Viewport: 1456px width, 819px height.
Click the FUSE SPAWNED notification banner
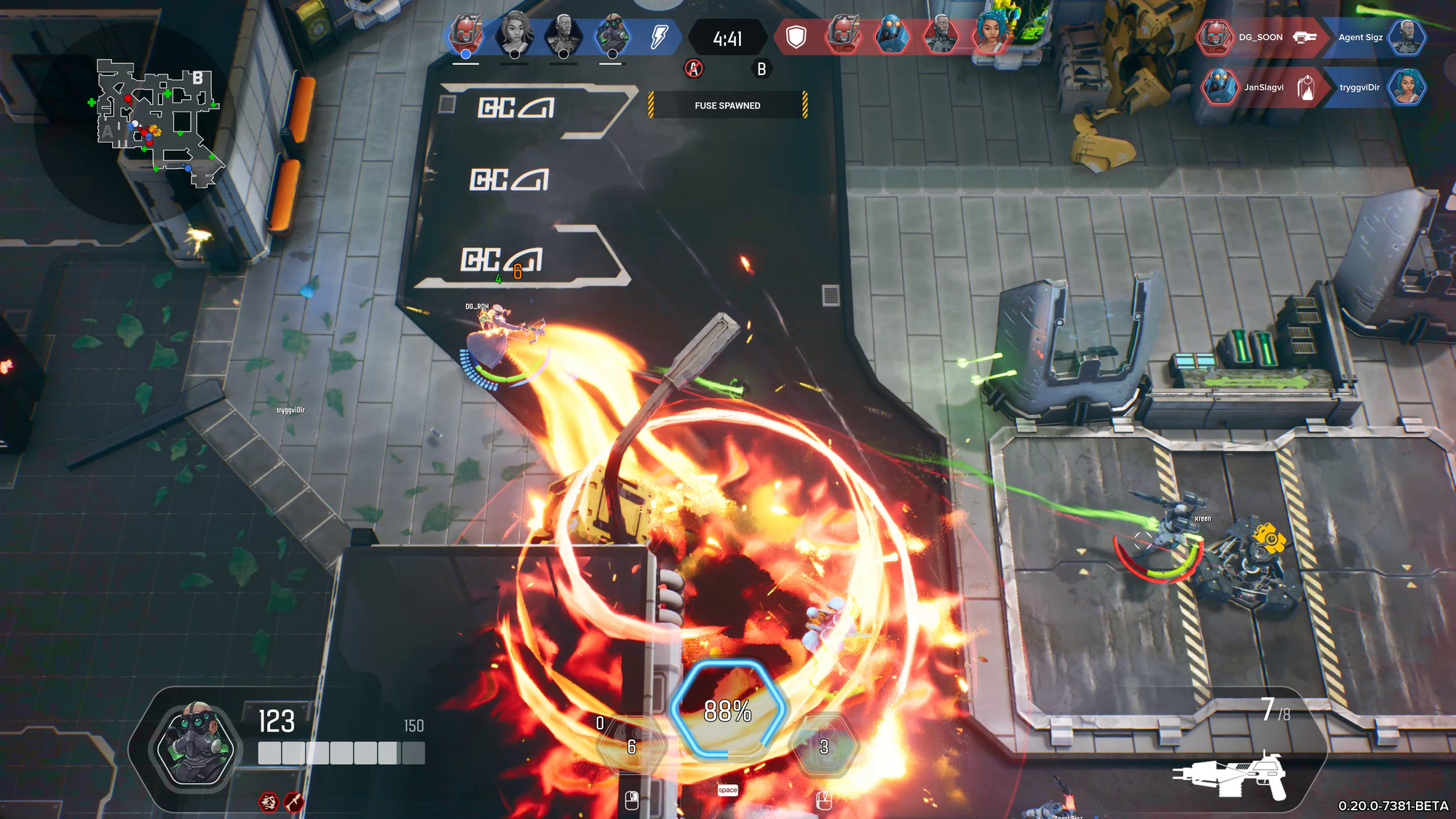727,106
